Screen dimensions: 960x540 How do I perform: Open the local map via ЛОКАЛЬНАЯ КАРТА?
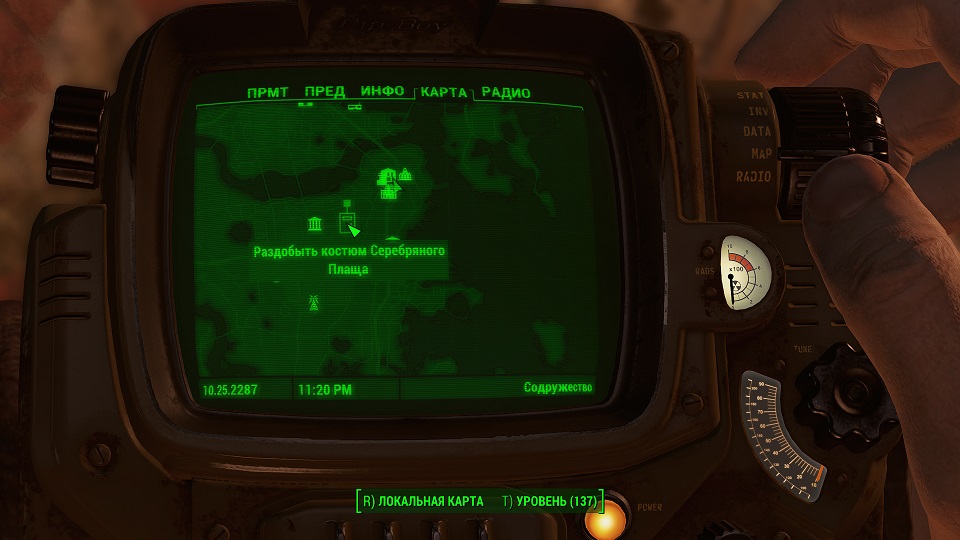[423, 500]
